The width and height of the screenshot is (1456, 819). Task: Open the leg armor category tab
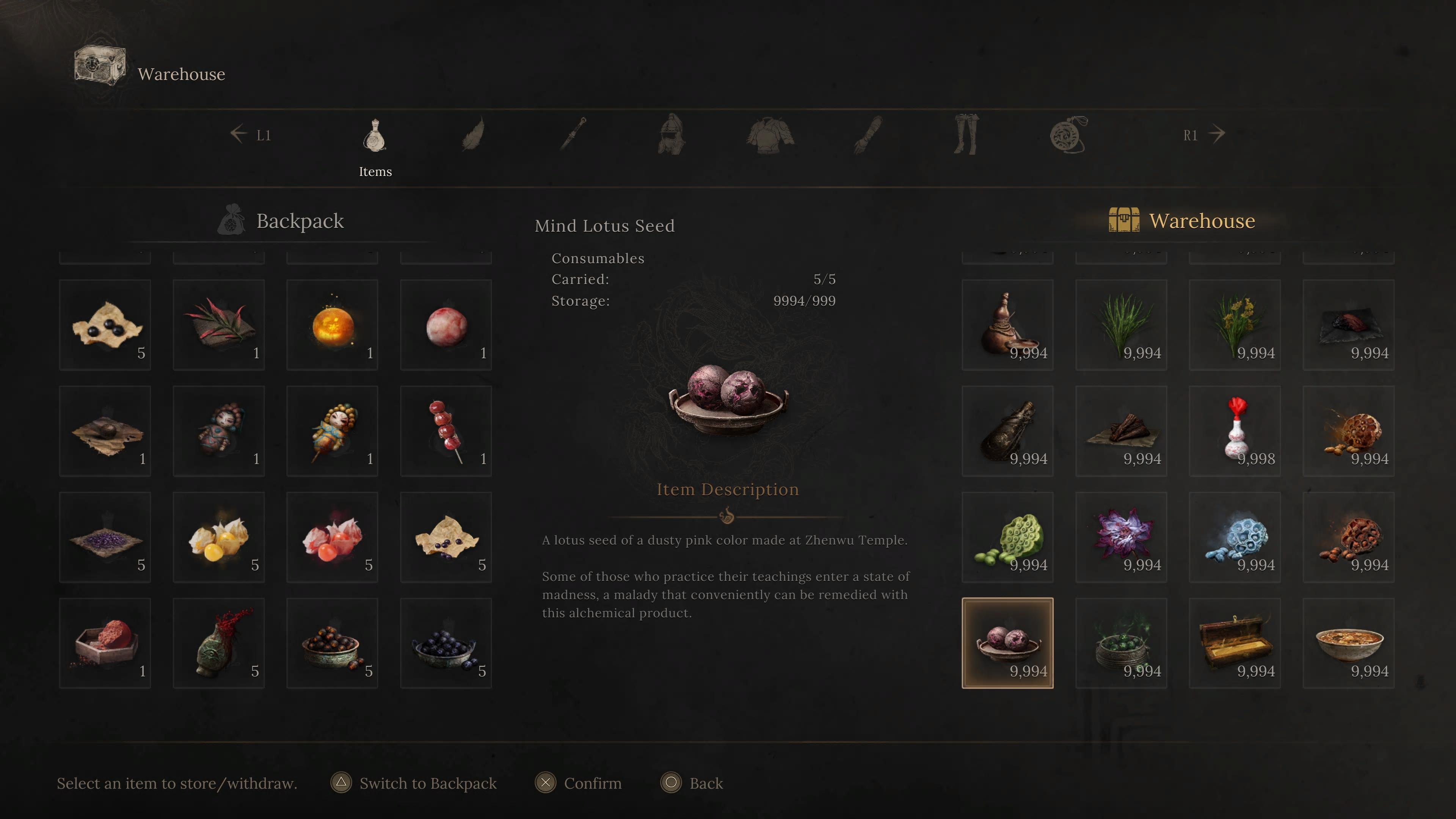click(966, 135)
